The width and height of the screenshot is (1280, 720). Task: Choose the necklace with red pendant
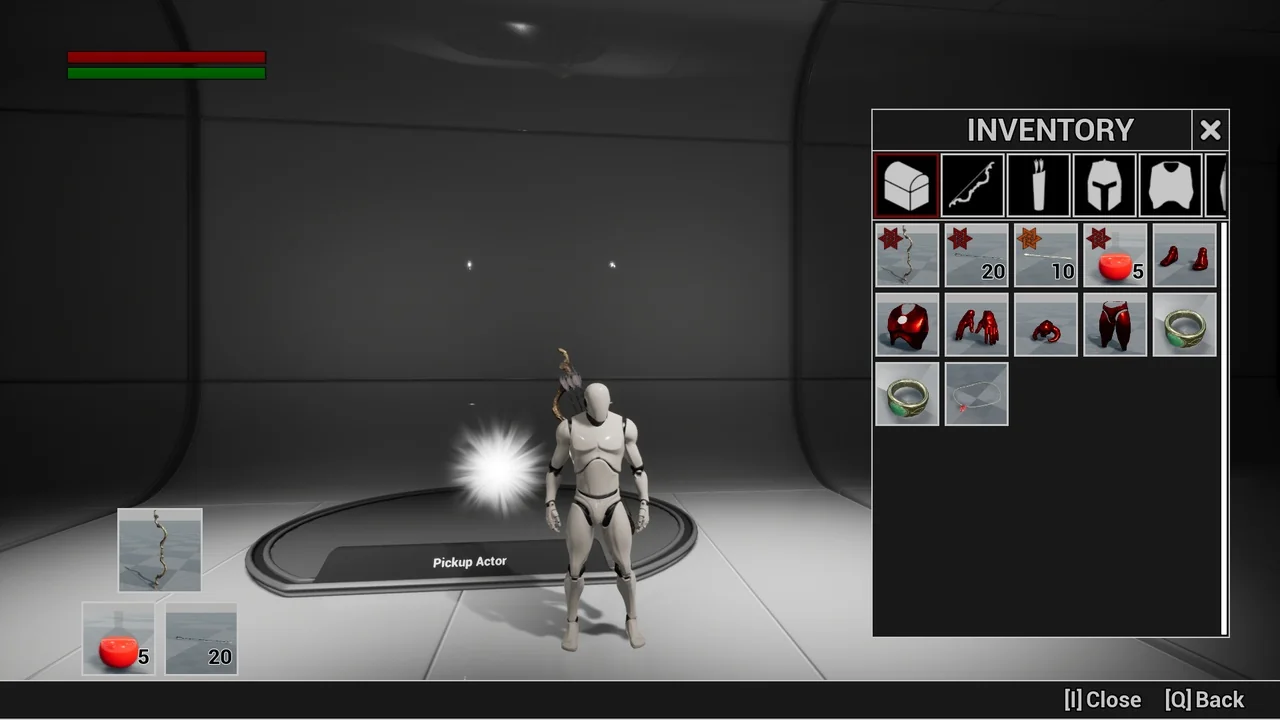pos(976,394)
